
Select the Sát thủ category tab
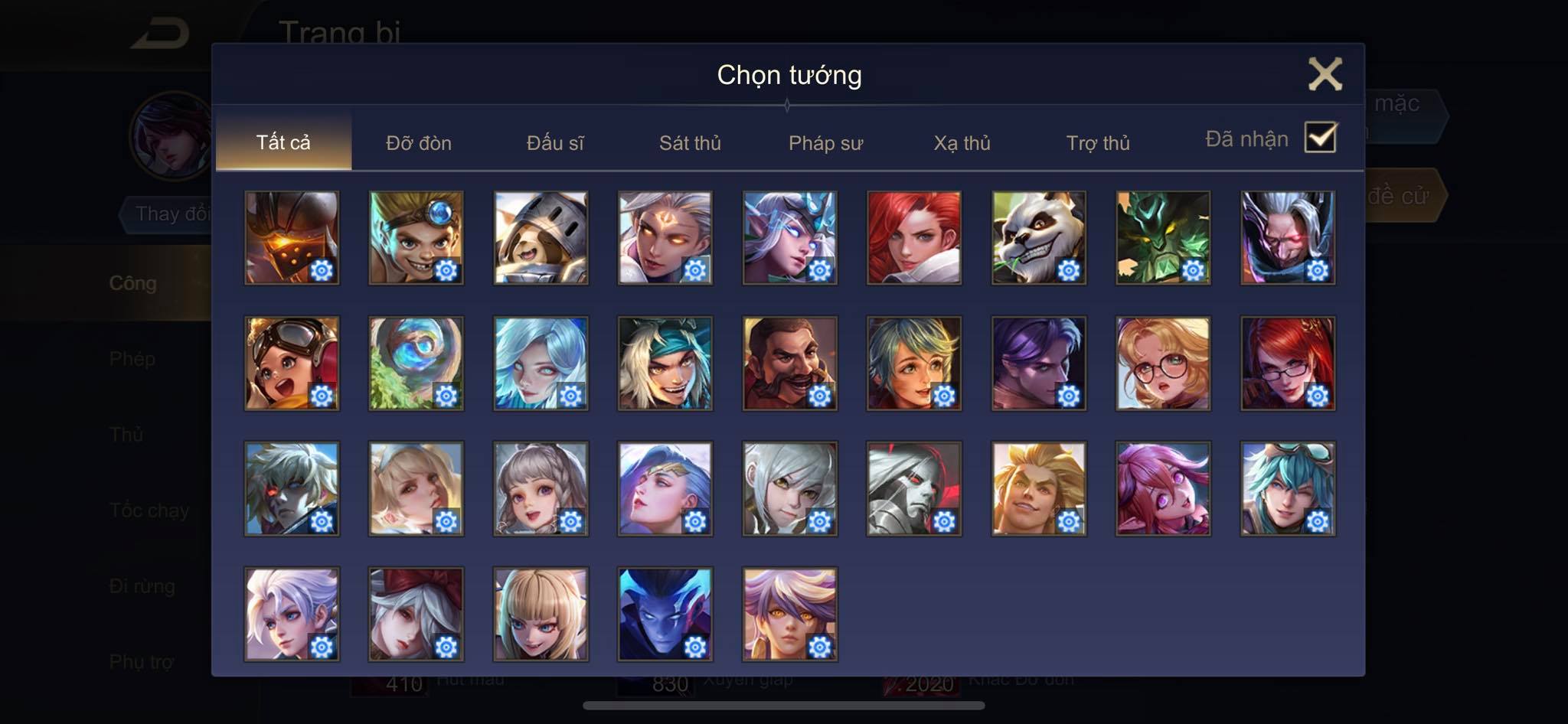tap(690, 143)
